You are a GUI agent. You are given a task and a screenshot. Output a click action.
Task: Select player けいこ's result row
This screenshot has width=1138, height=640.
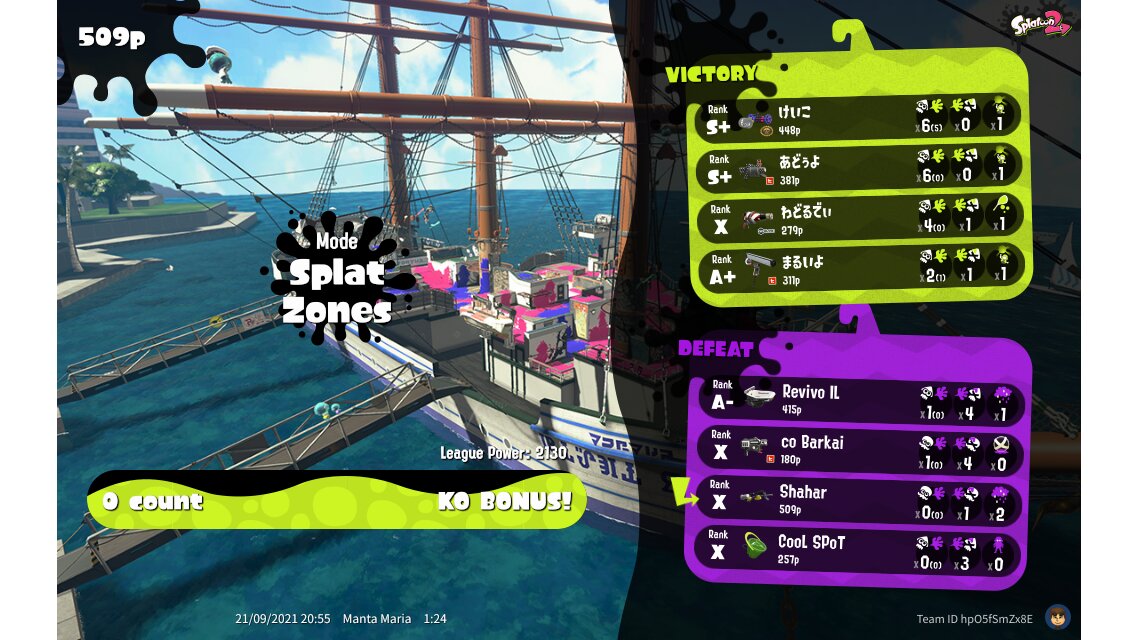(860, 118)
